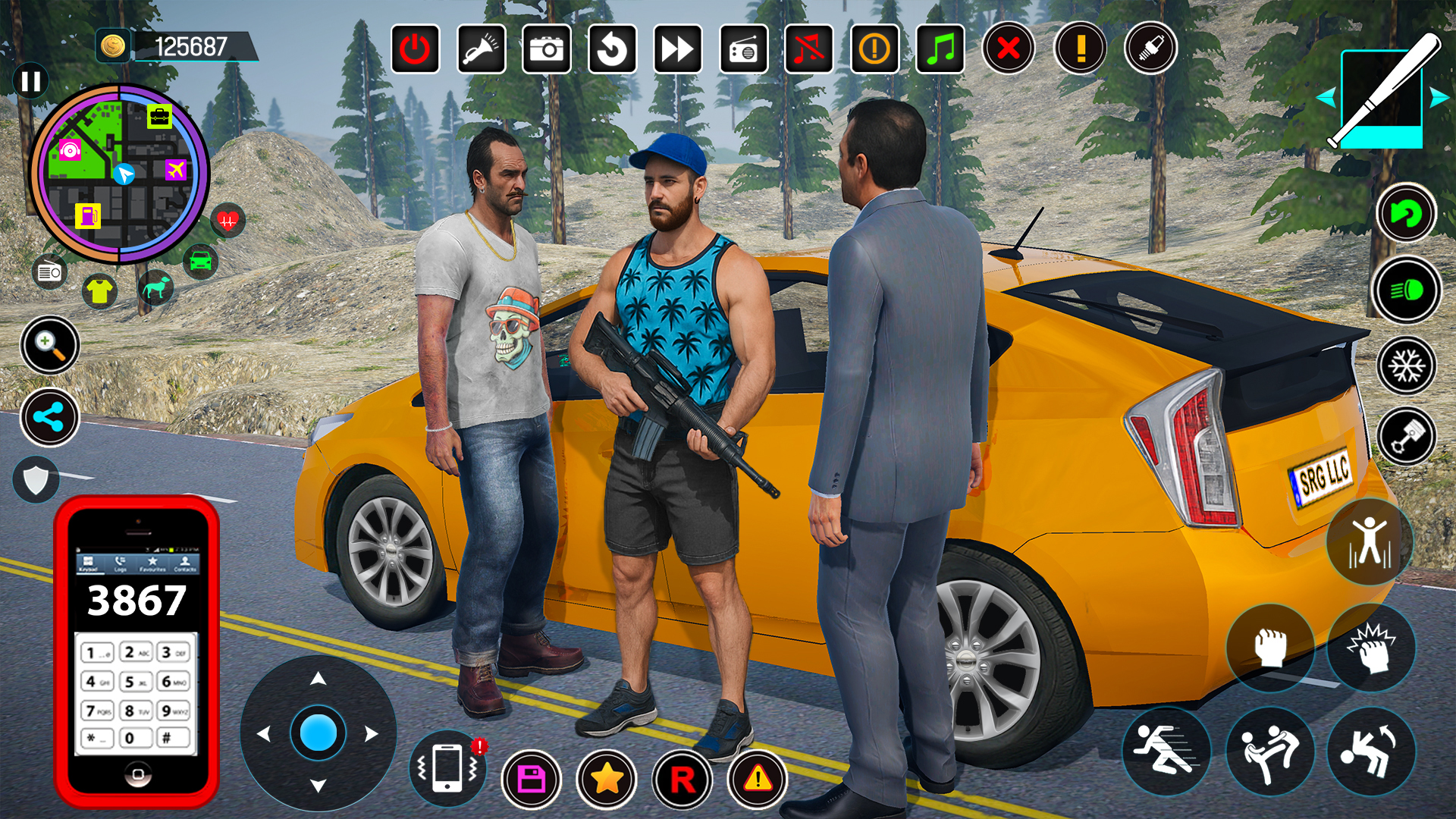This screenshot has width=1456, height=819.
Task: Tap the on-screen movement joystick
Action: tap(318, 734)
